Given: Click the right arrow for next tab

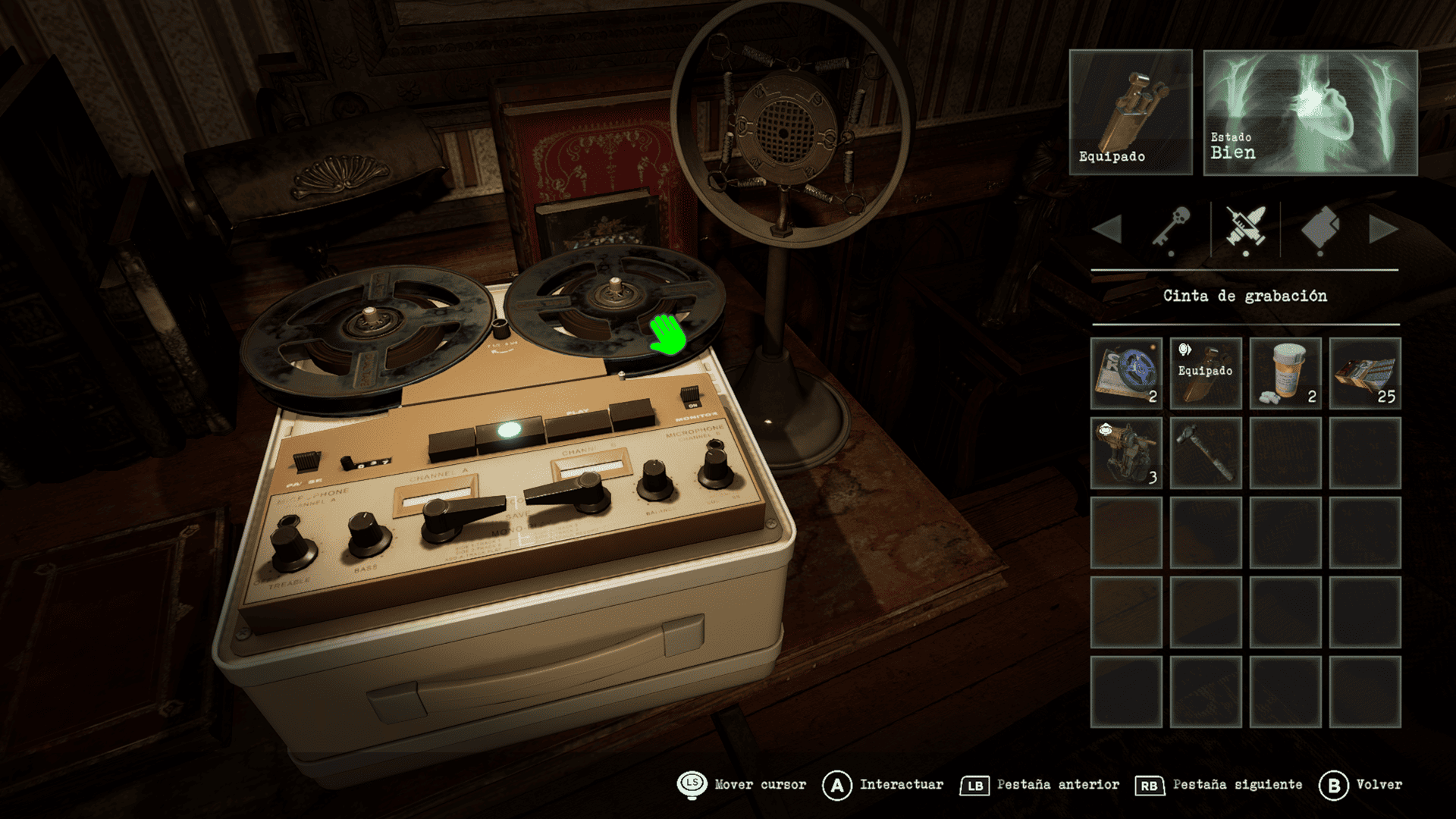Looking at the screenshot, I should click(x=1382, y=229).
